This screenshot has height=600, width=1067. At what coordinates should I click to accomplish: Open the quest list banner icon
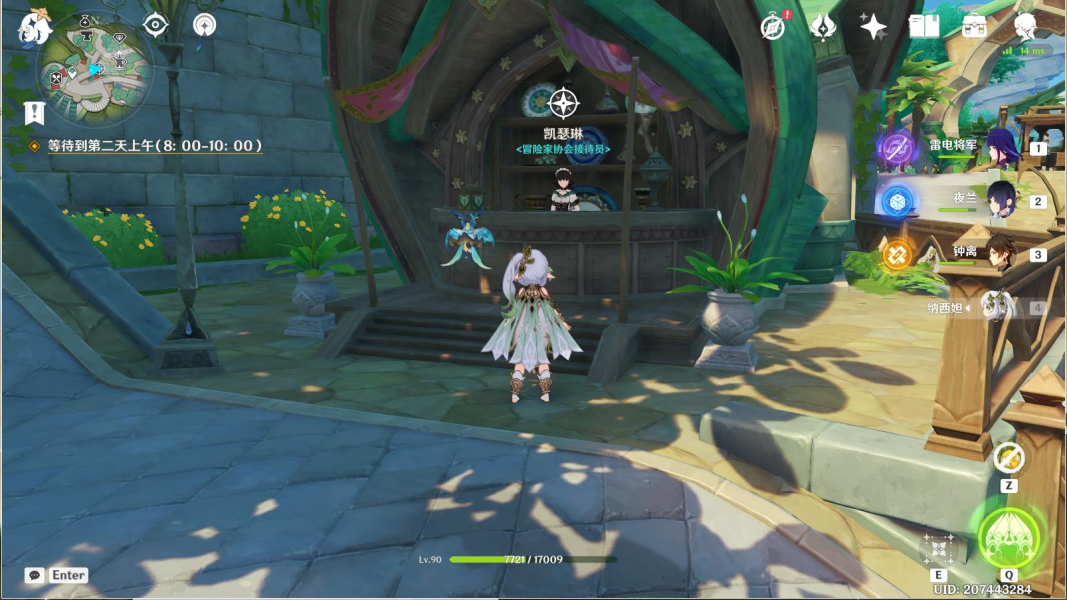(x=35, y=113)
